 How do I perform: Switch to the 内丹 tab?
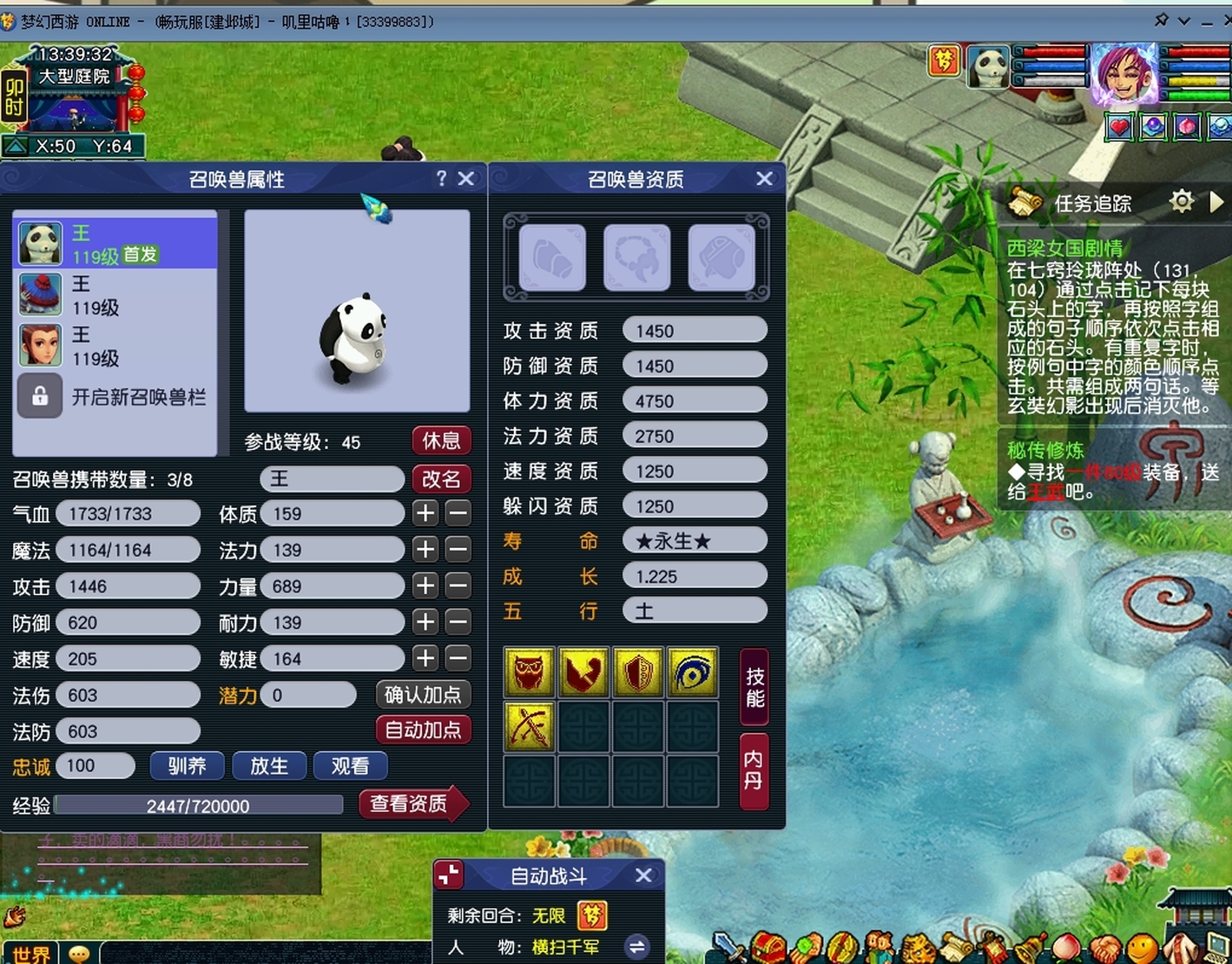pos(754,770)
